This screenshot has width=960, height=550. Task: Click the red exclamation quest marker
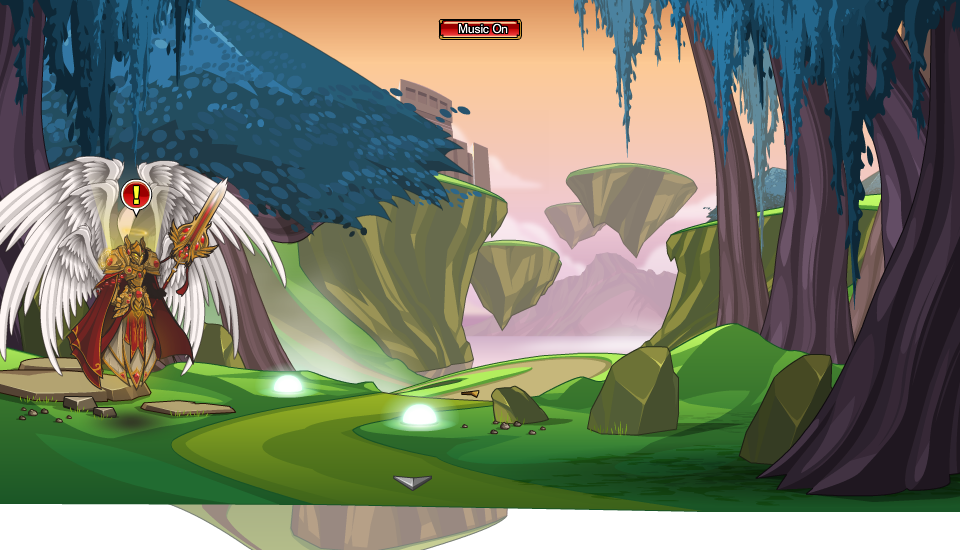pos(136,194)
